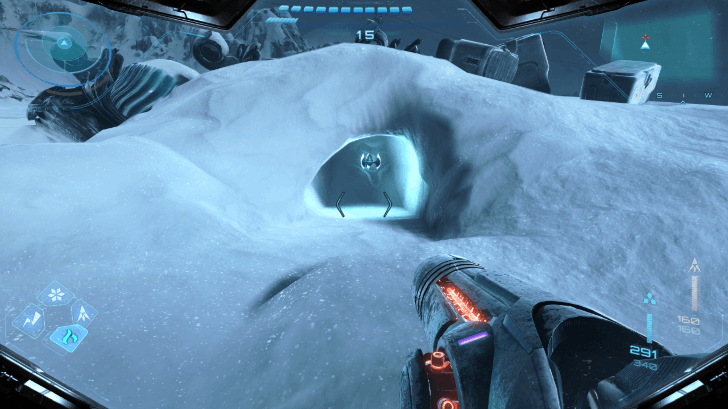Activate the highlighted flame ability icon

pyautogui.click(x=66, y=334)
